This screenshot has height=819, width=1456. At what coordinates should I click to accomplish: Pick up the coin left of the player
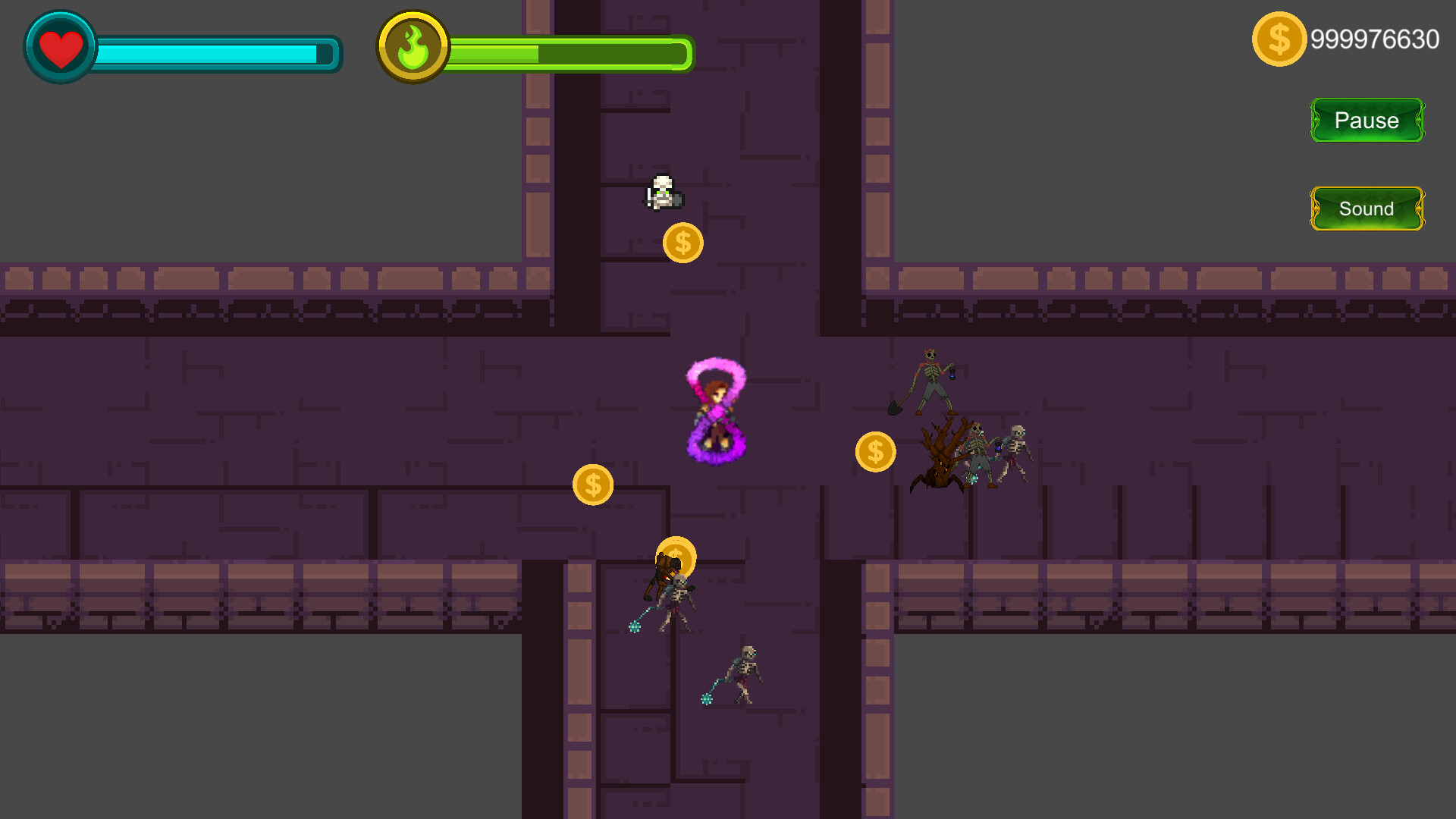tap(594, 485)
